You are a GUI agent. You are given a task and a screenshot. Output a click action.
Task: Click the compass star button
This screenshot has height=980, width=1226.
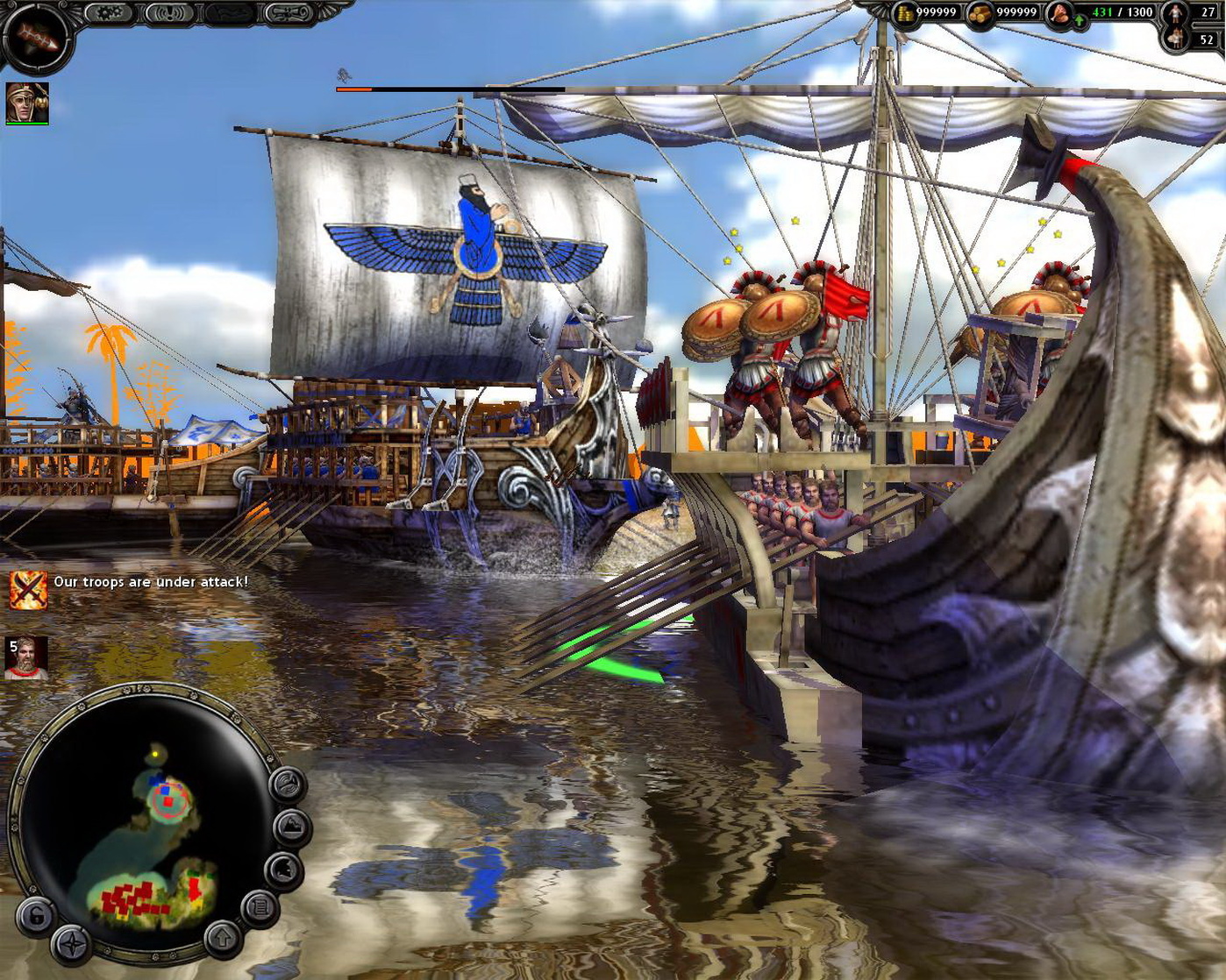[70, 945]
